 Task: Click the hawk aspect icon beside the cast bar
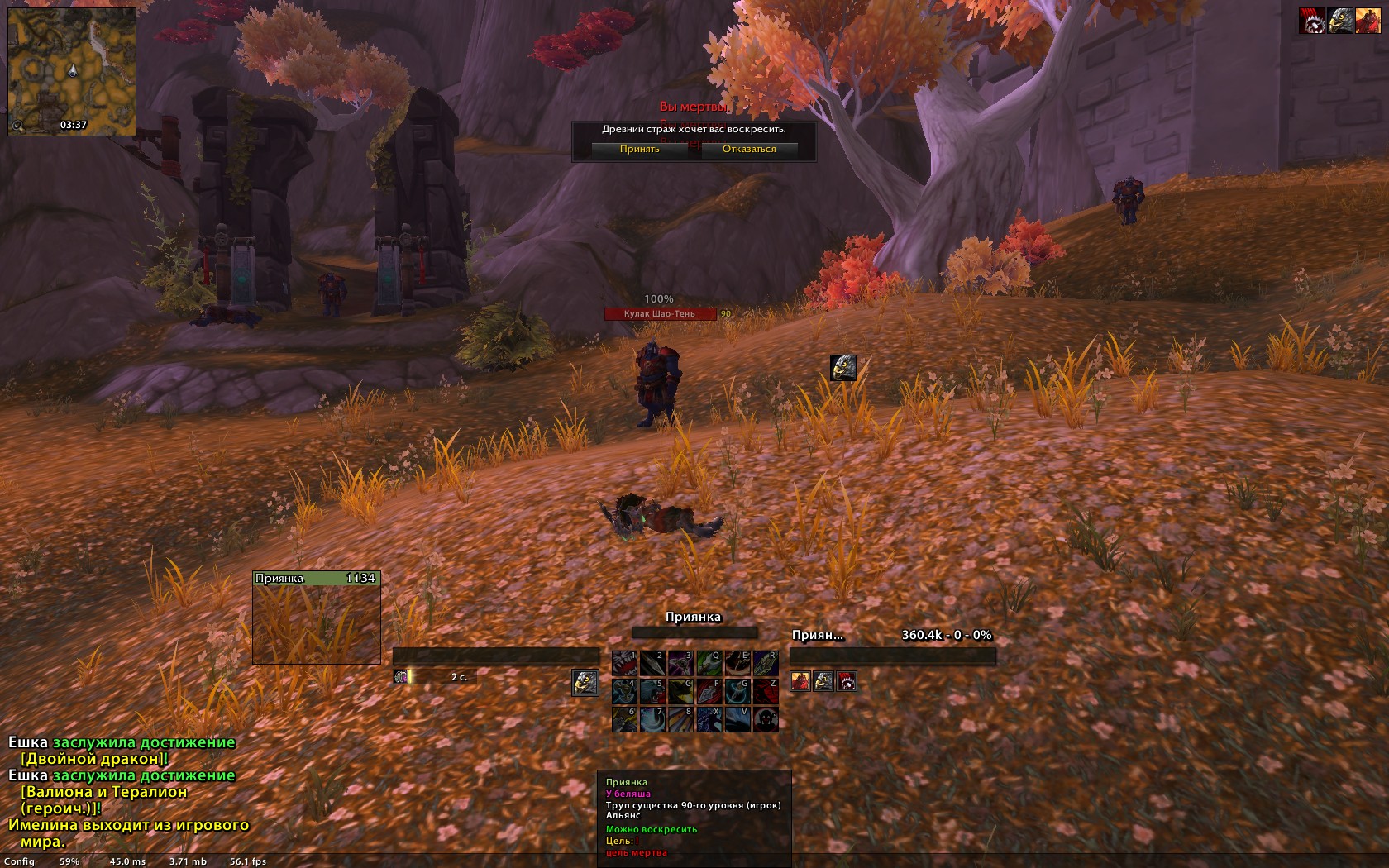(585, 682)
